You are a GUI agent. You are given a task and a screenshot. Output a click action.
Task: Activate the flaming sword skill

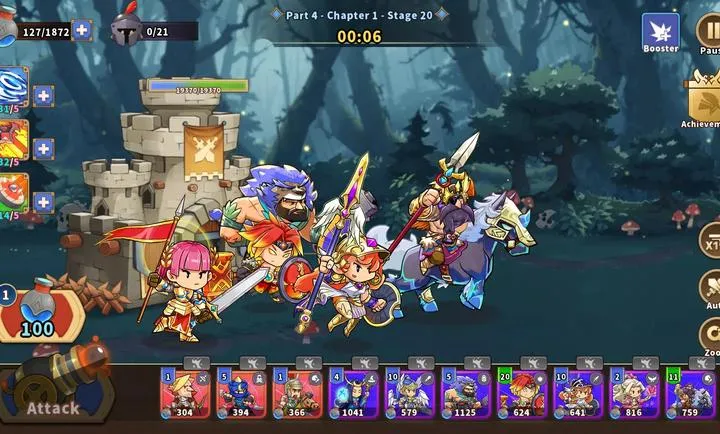pyautogui.click(x=14, y=142)
